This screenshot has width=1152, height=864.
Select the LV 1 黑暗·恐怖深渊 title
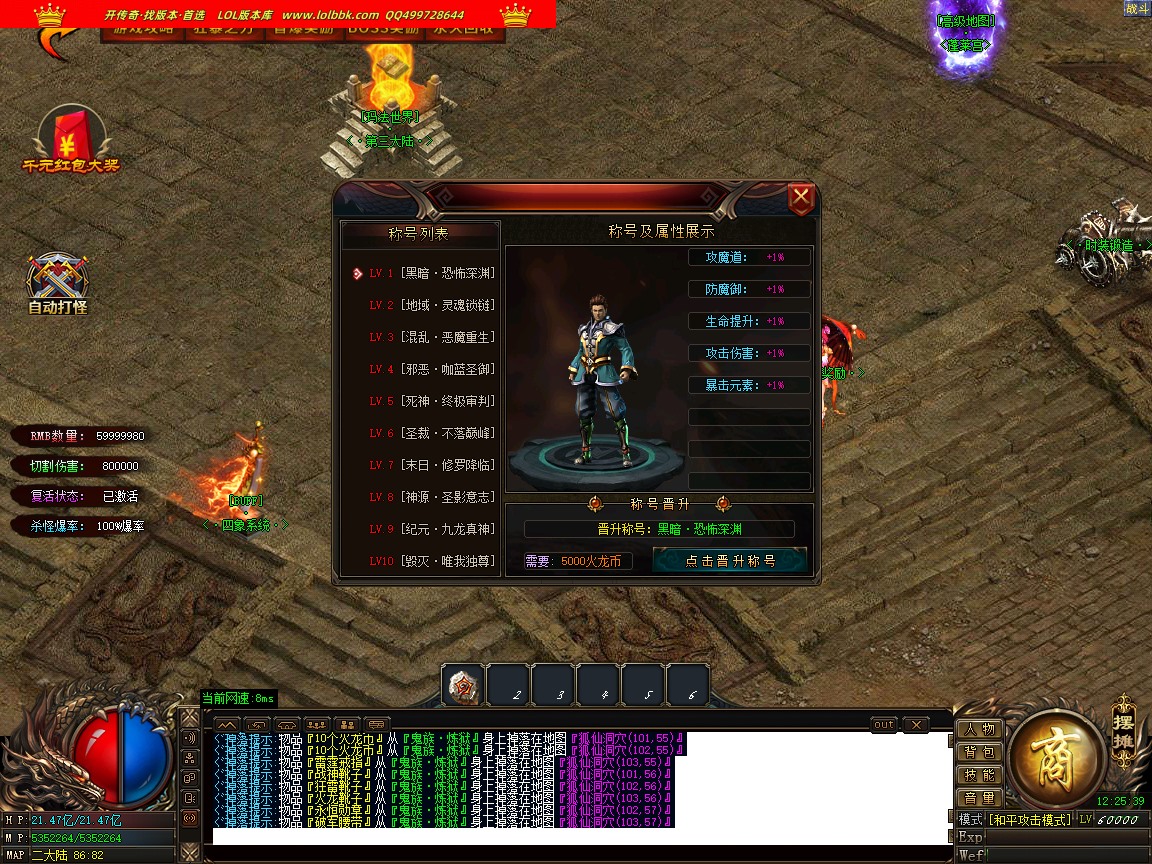coord(432,273)
